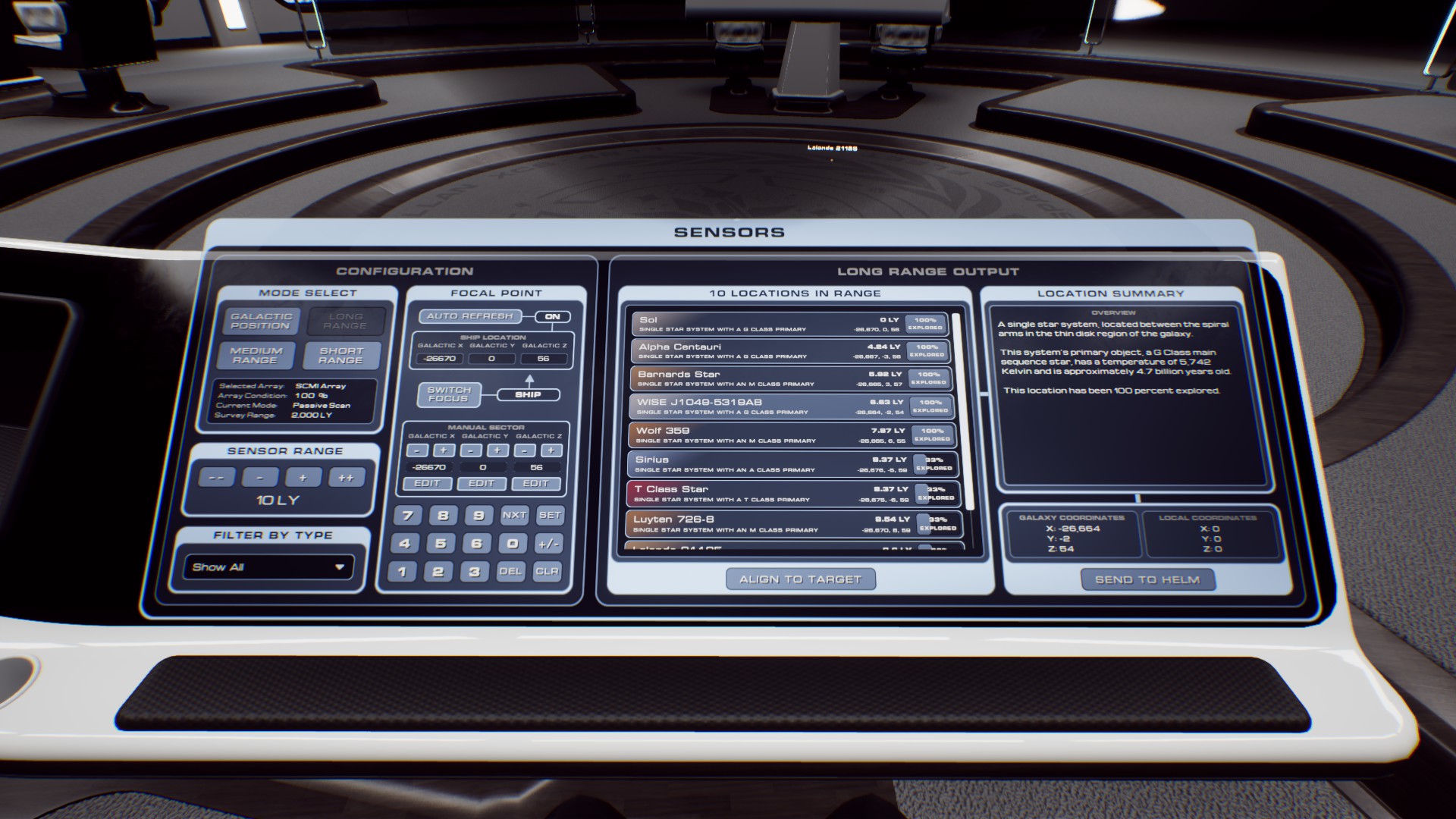The width and height of the screenshot is (1456, 819).
Task: Choose Short Range mode
Action: click(341, 356)
